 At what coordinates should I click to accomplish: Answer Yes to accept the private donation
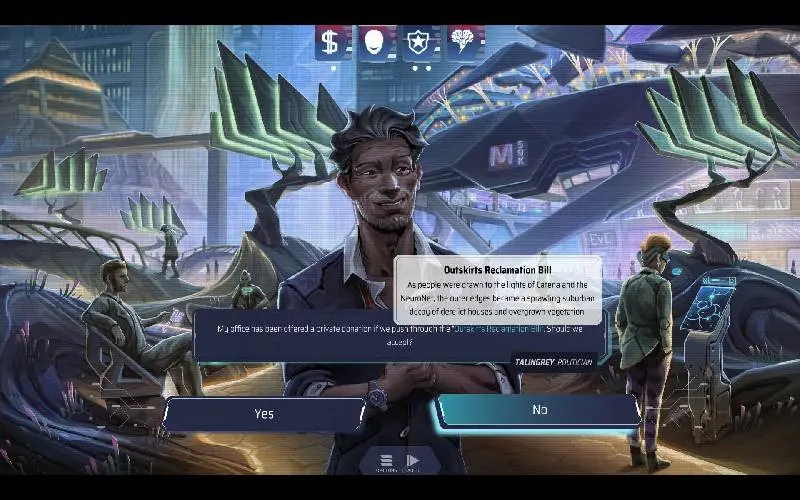264,413
